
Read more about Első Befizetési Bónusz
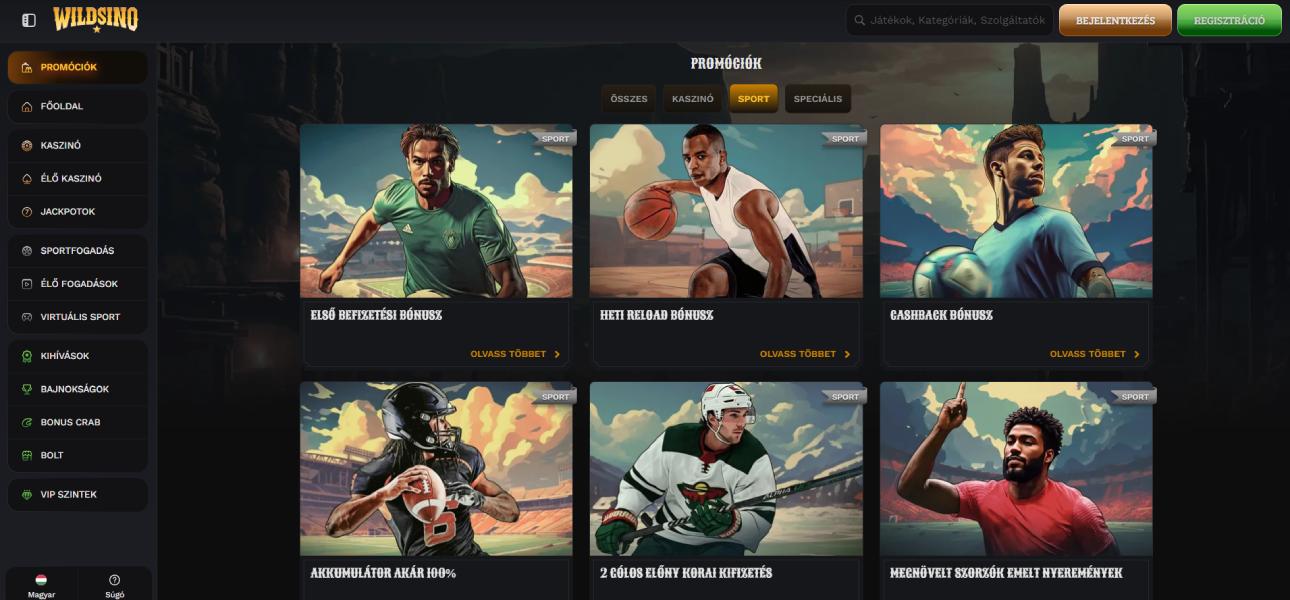click(515, 354)
